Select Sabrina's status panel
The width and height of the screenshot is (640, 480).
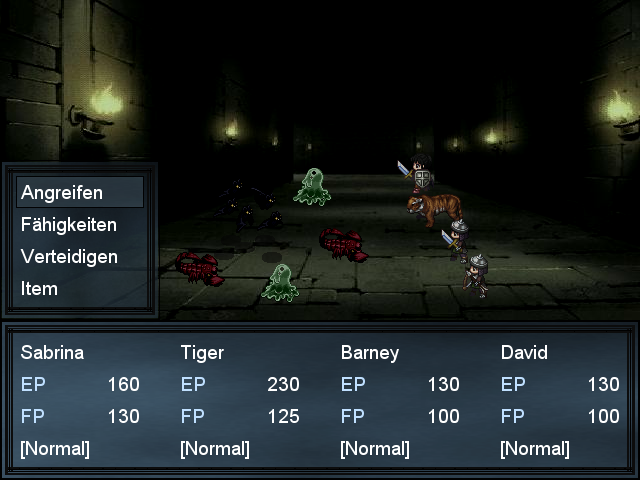pyautogui.click(x=80, y=400)
